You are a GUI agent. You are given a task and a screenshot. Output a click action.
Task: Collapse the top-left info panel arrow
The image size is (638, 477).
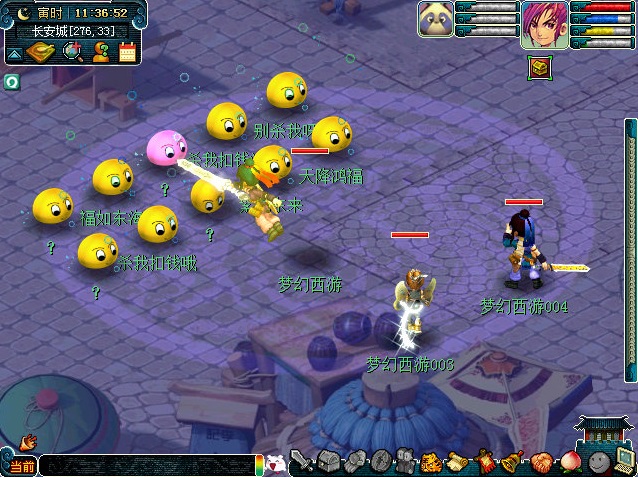point(14,52)
